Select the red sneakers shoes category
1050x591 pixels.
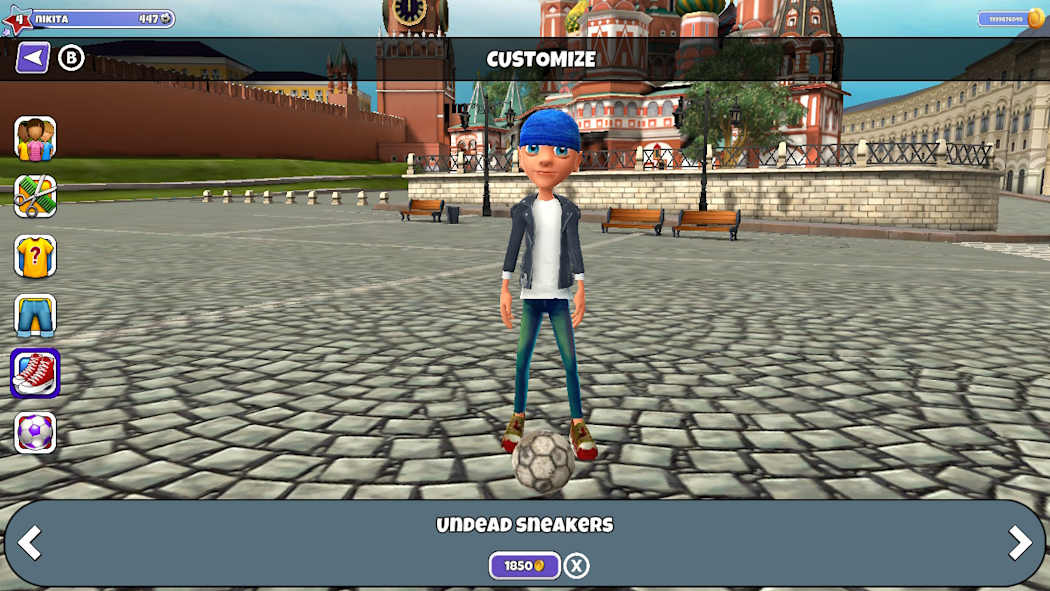tap(35, 373)
